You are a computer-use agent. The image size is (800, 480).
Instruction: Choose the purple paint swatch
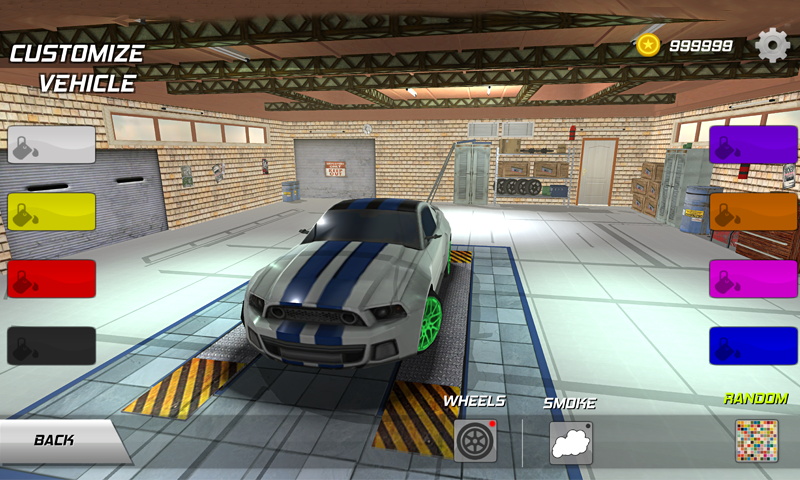(753, 144)
